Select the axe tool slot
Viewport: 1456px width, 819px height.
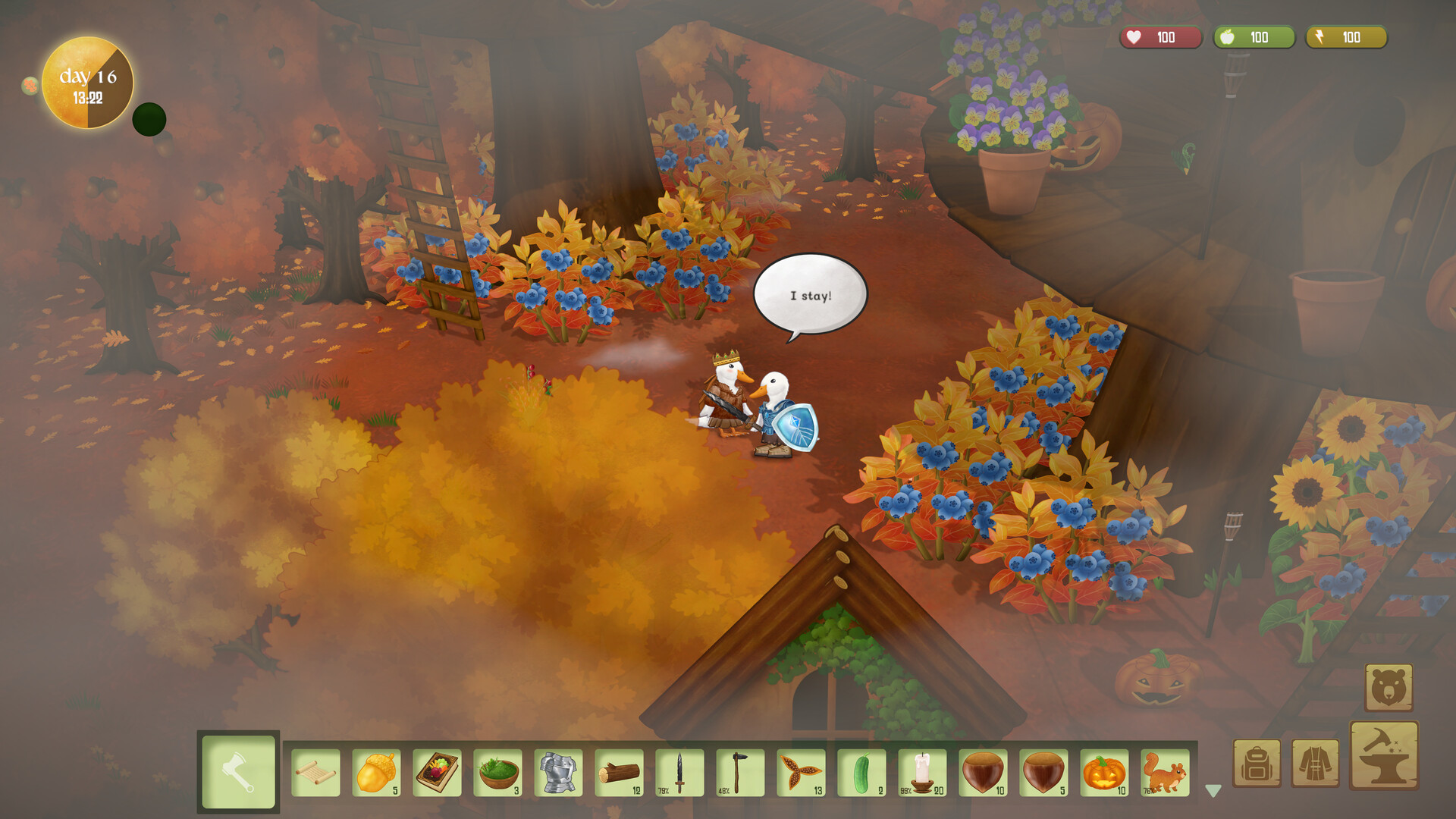tap(238, 772)
